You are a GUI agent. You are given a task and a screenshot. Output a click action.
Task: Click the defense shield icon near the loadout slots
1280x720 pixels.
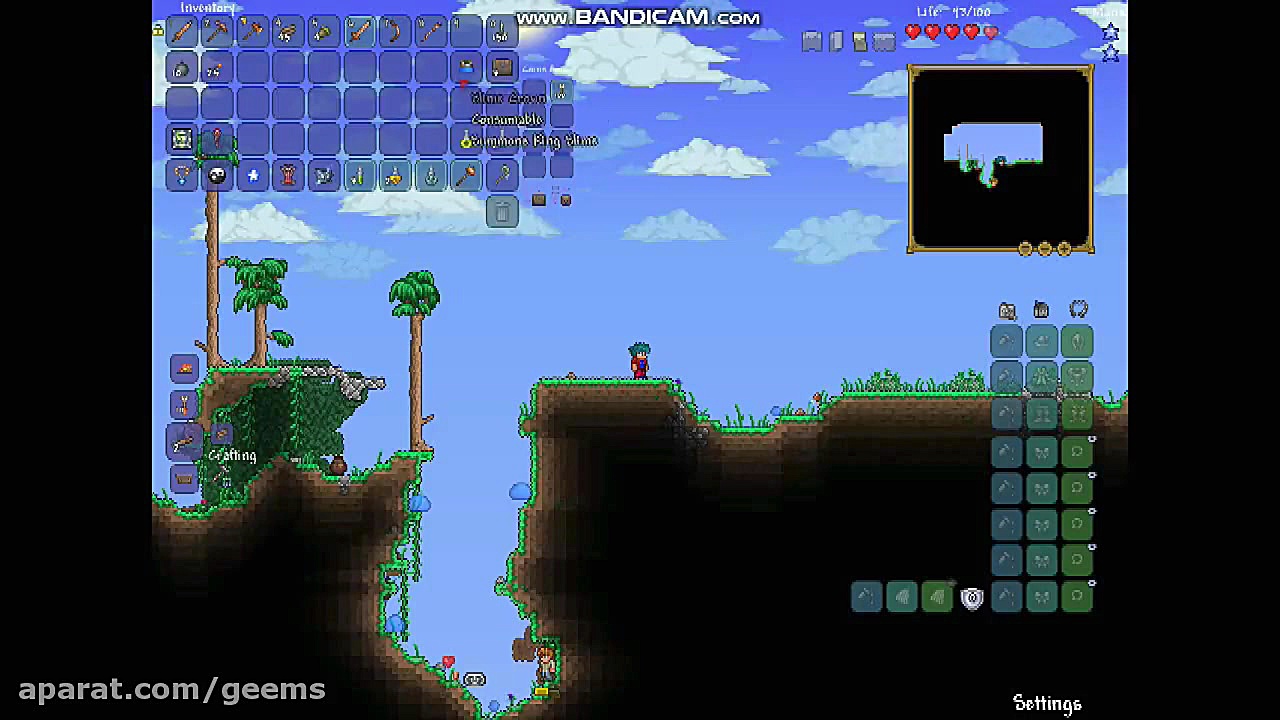coord(973,597)
